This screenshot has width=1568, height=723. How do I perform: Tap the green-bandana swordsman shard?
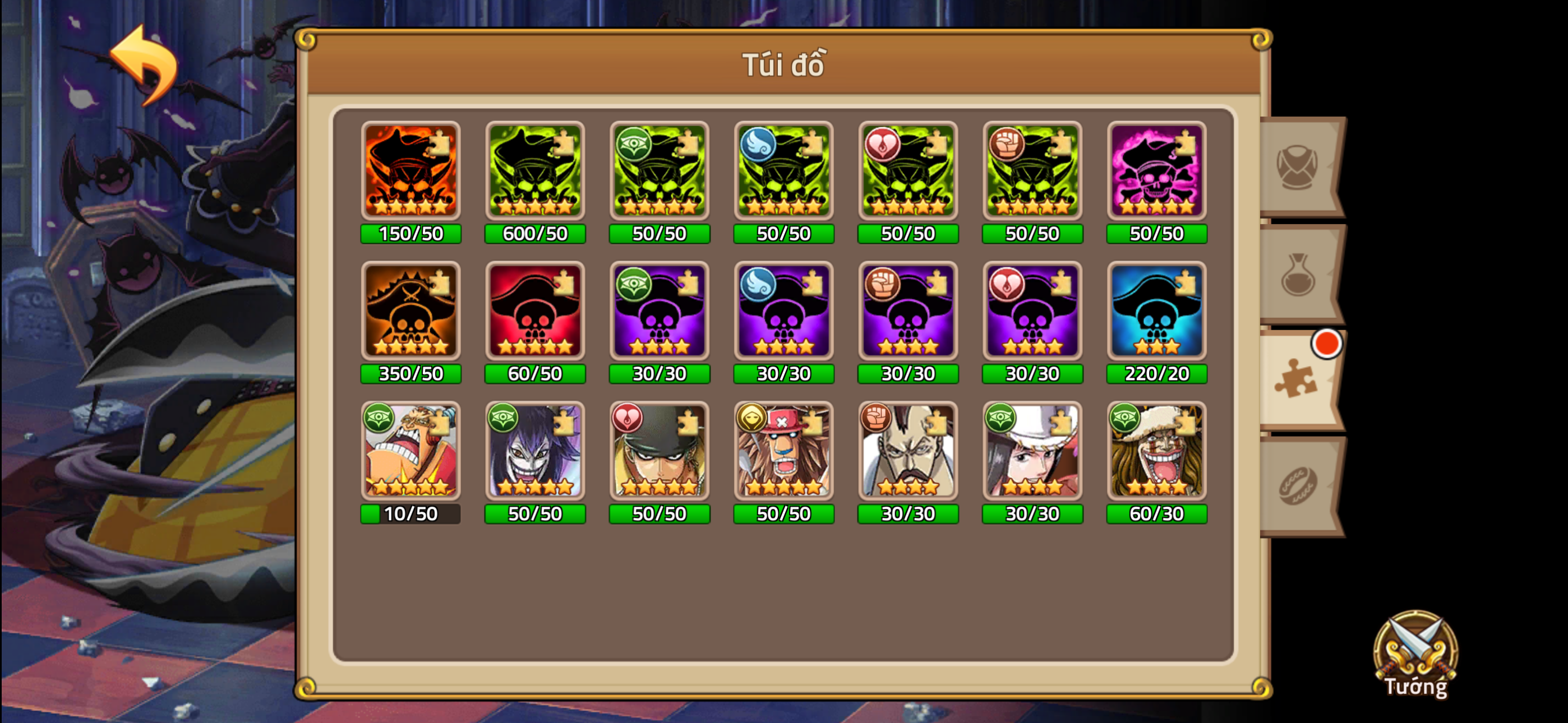pos(659,452)
